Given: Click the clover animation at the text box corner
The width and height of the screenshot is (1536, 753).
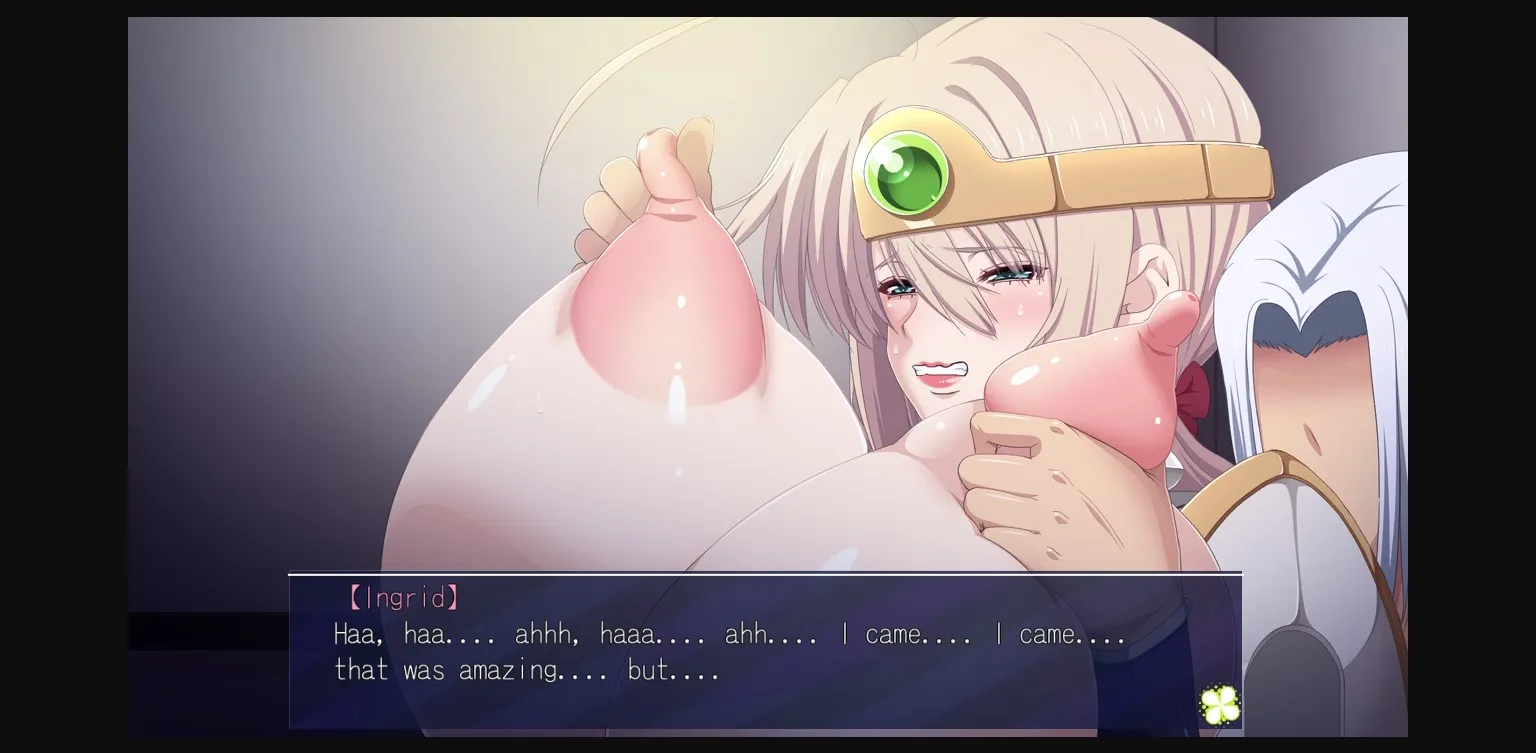Looking at the screenshot, I should (x=1218, y=703).
